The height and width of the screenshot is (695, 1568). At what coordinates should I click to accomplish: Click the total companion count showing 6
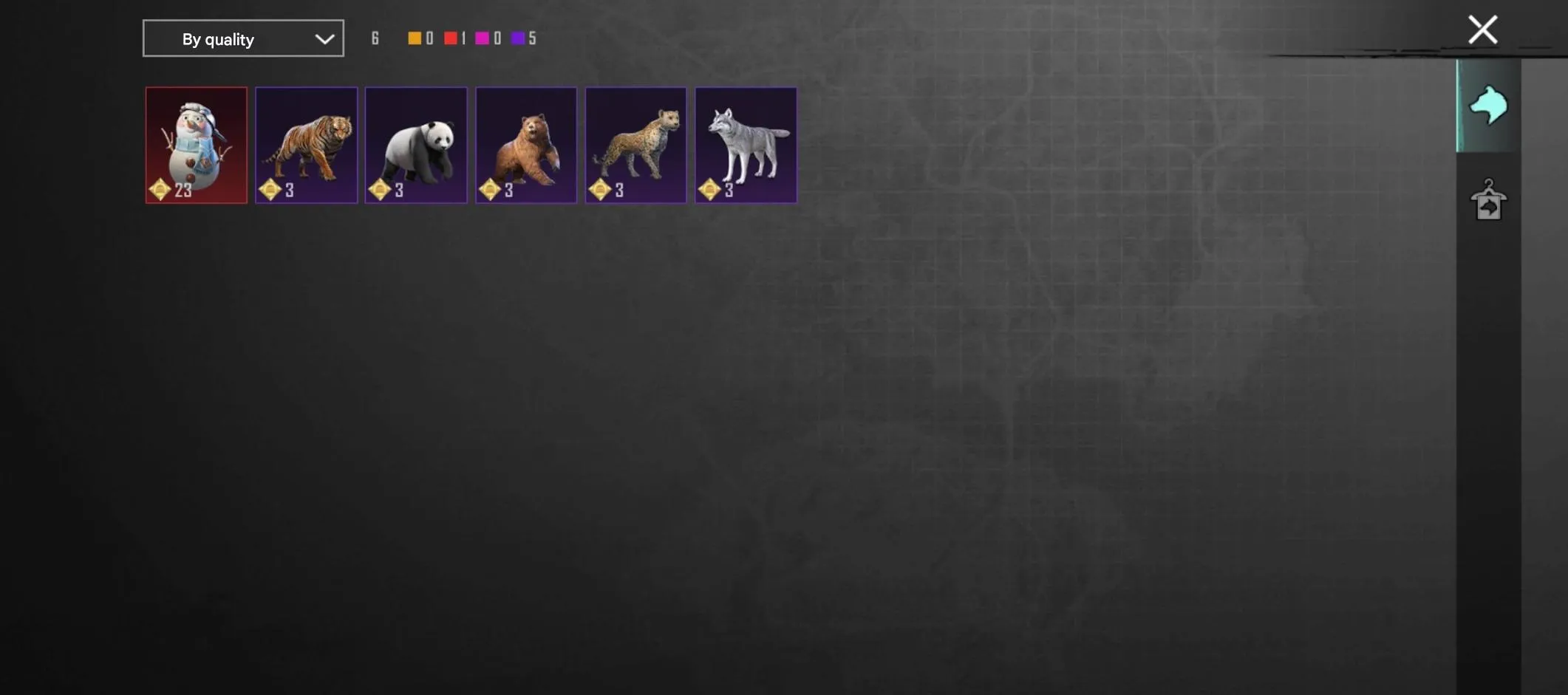pyautogui.click(x=375, y=38)
